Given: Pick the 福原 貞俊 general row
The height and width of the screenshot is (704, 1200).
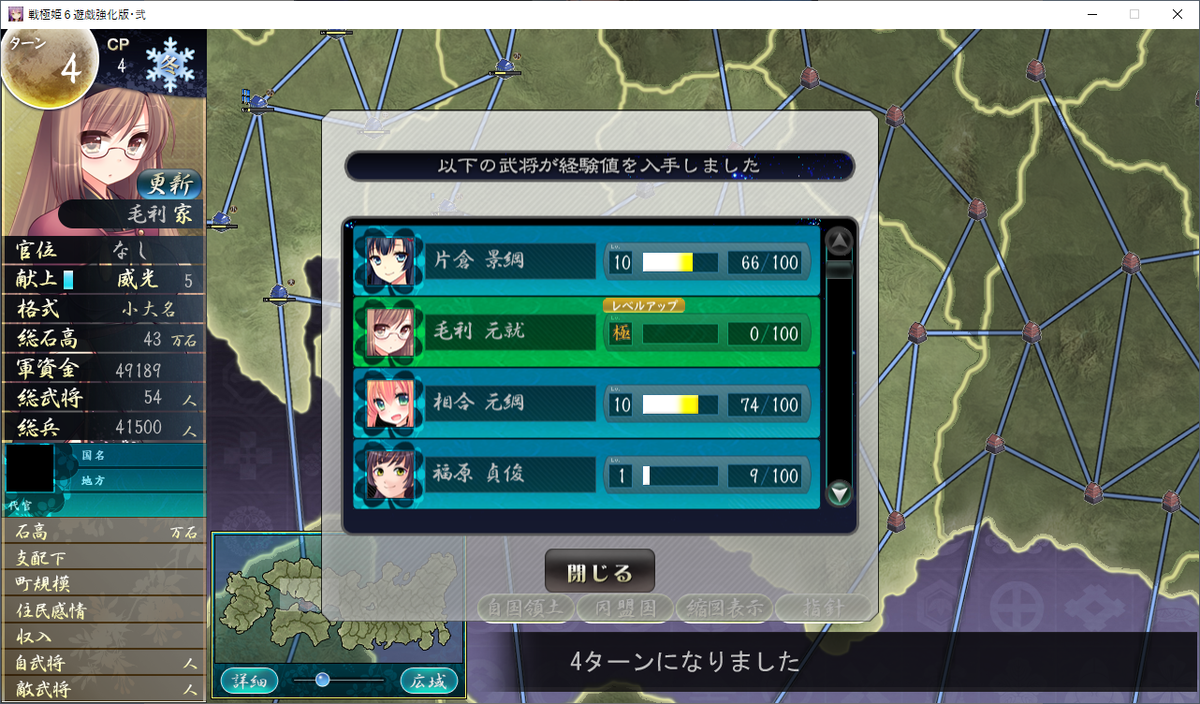Looking at the screenshot, I should (x=586, y=475).
